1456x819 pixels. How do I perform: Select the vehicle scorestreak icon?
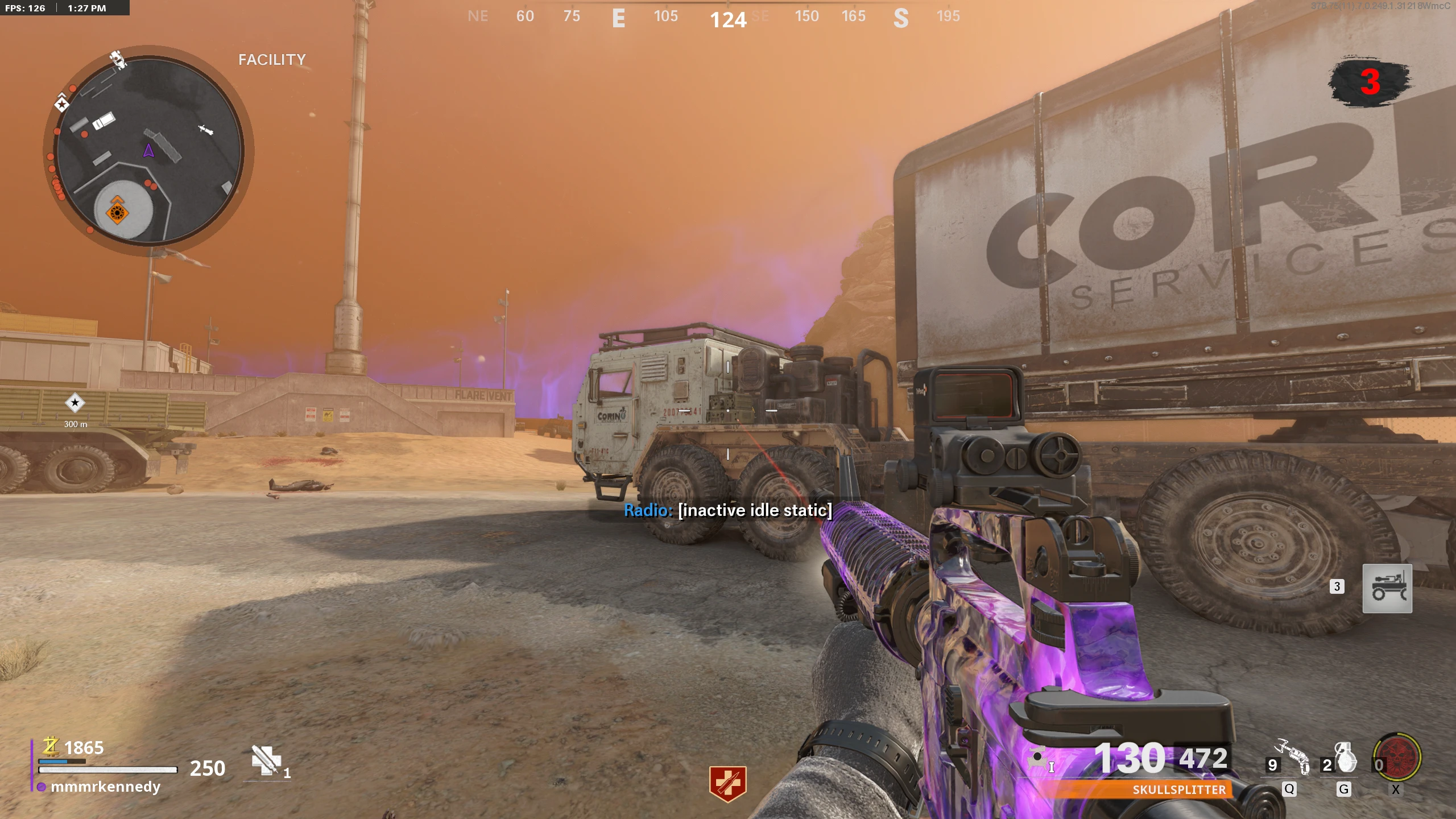tap(1387, 589)
